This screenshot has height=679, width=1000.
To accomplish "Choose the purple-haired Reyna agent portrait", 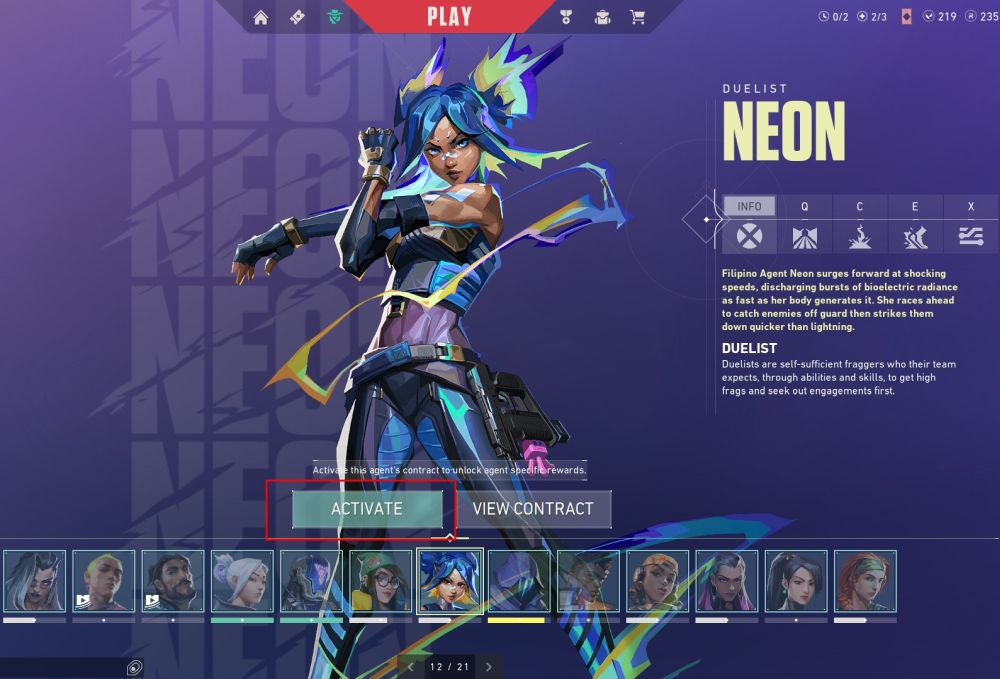I will (x=727, y=581).
